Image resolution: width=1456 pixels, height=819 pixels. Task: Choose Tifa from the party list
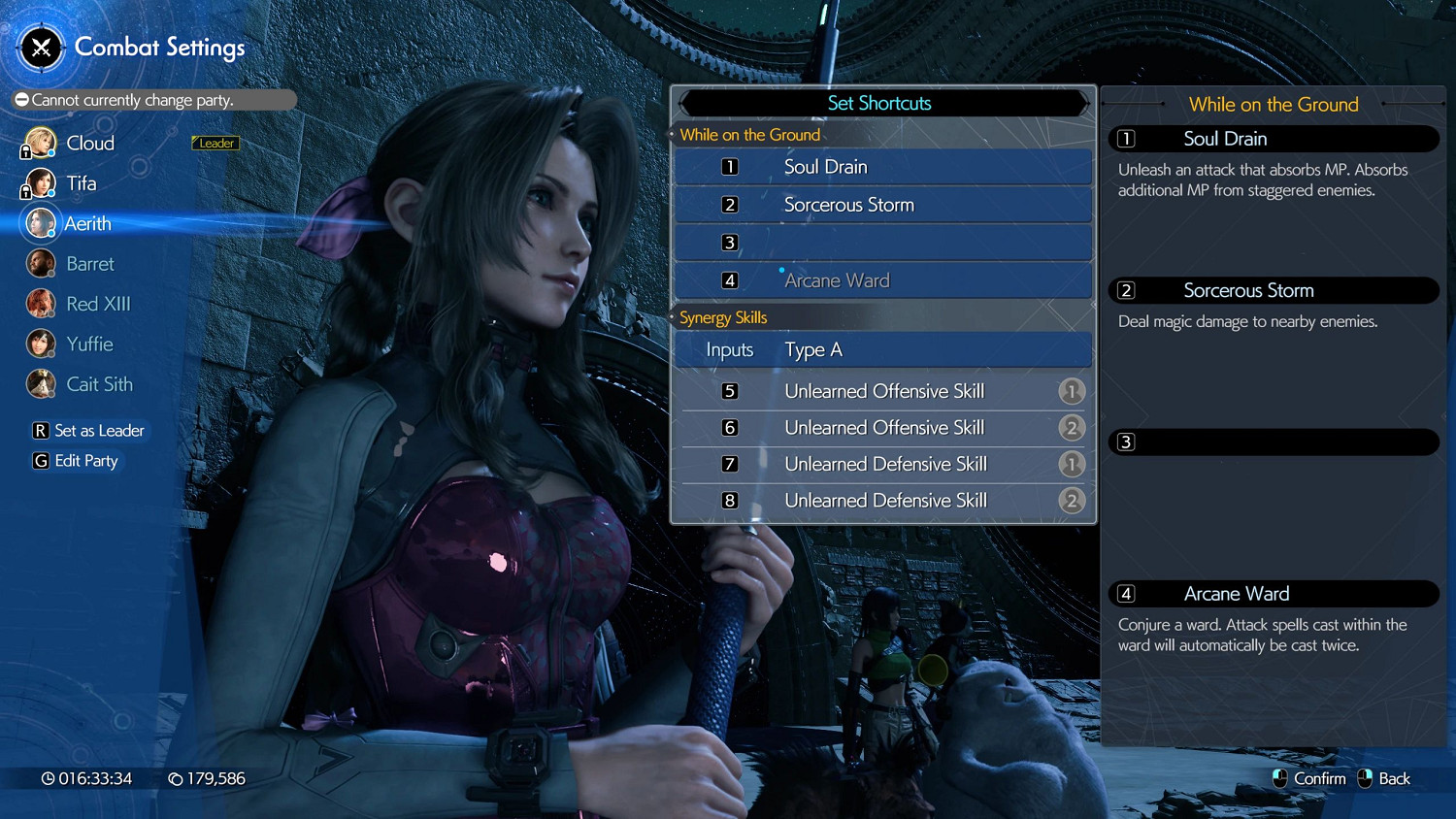point(81,183)
